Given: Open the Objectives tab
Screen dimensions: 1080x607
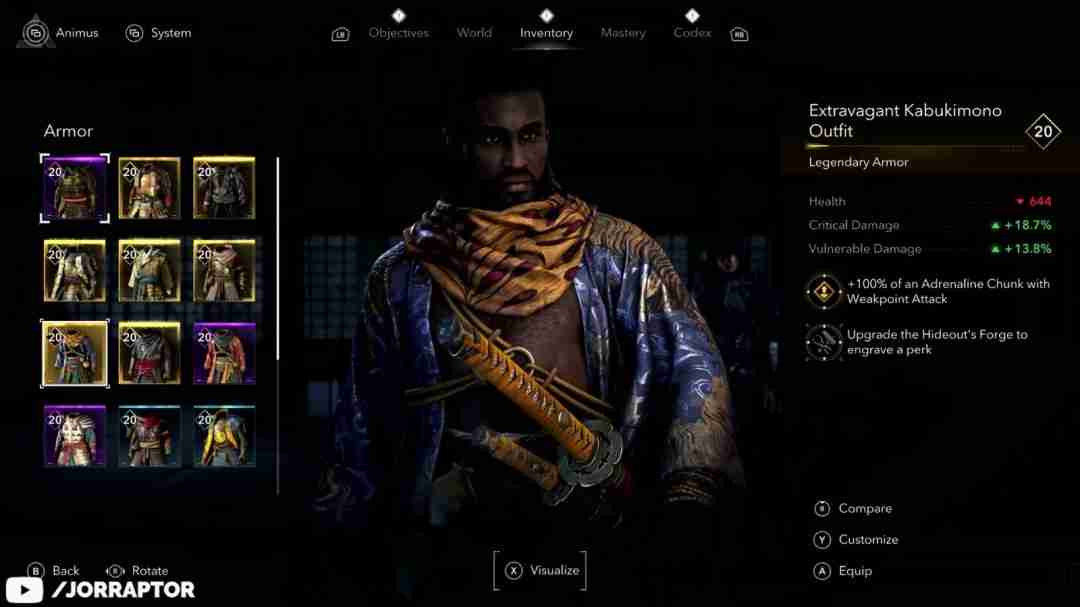Looking at the screenshot, I should (398, 33).
